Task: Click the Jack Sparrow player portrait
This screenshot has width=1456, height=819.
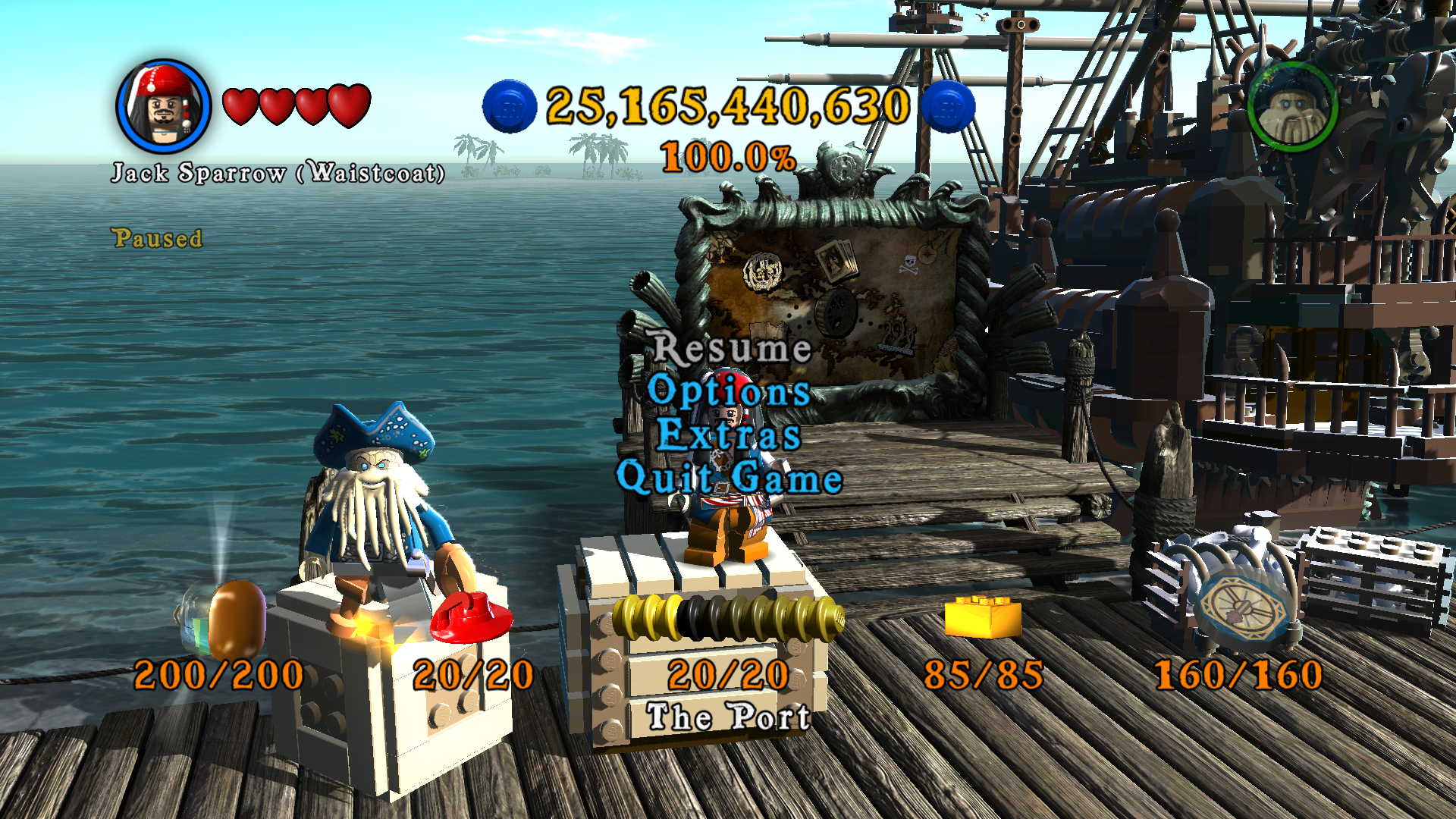Action: [x=163, y=106]
